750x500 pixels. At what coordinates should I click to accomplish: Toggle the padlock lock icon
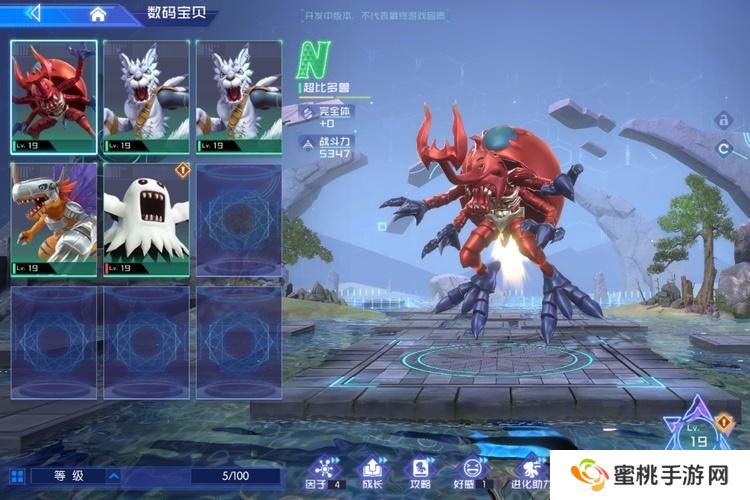(721, 119)
